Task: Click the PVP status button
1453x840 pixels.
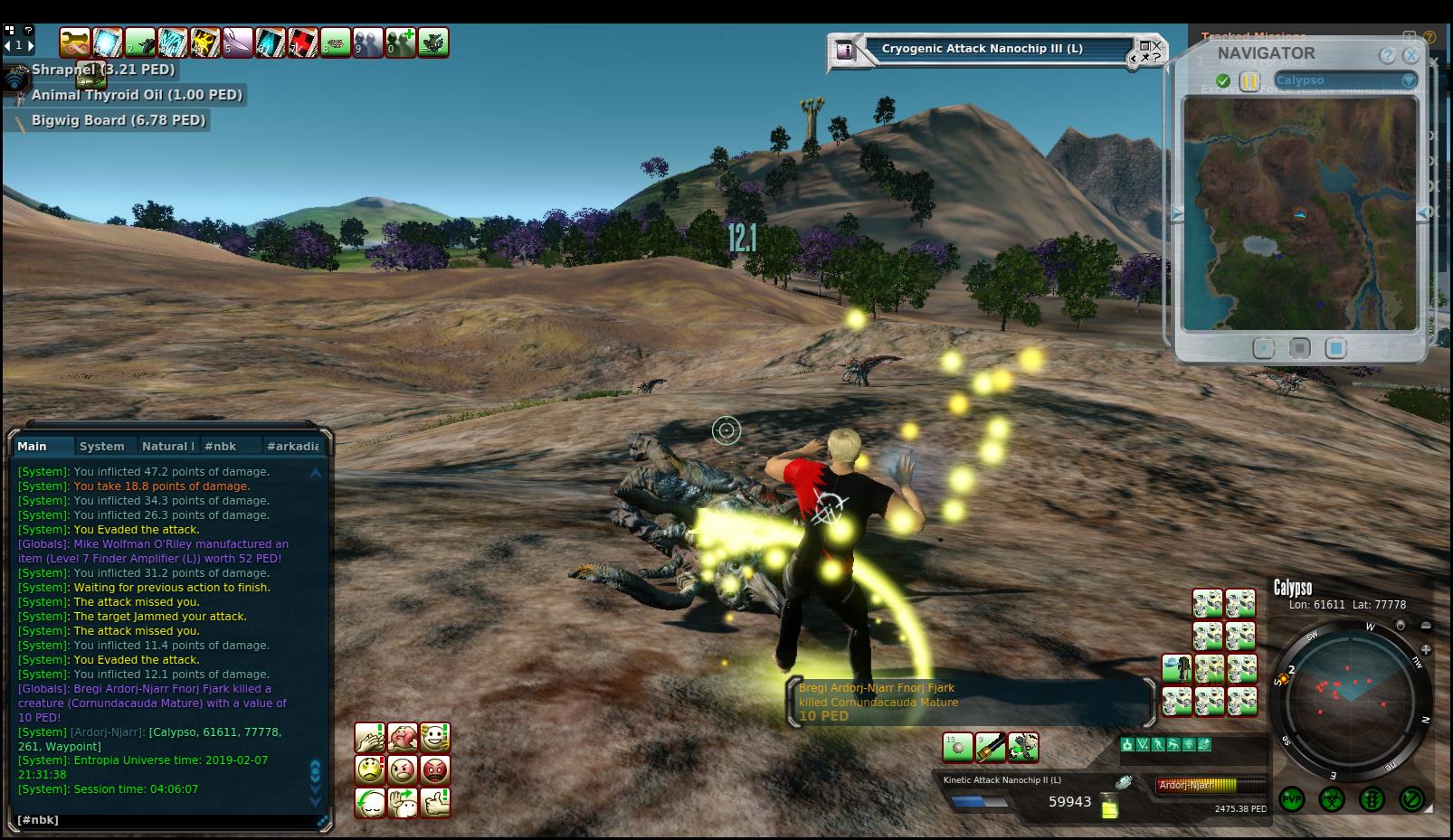Action: [x=1292, y=799]
